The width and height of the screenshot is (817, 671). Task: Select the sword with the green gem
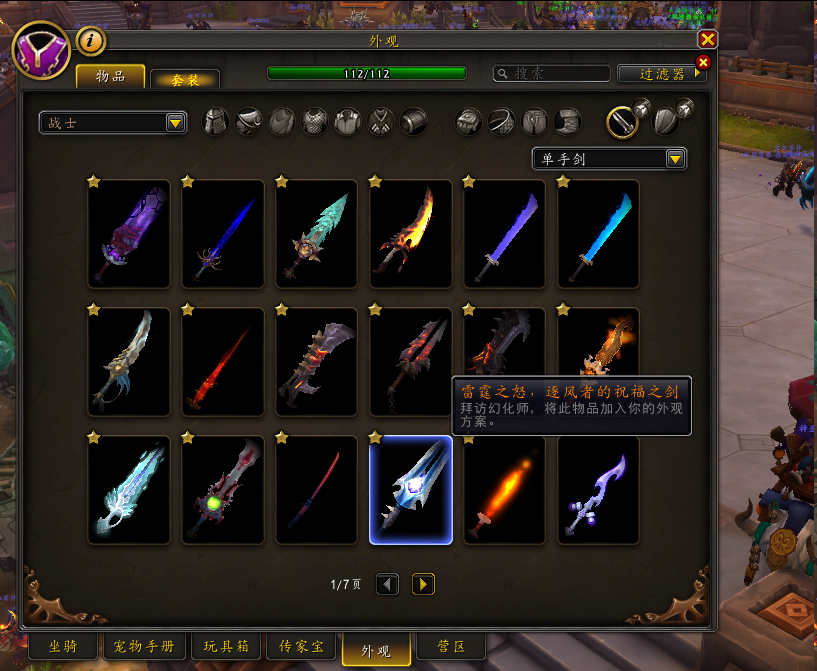click(x=222, y=490)
